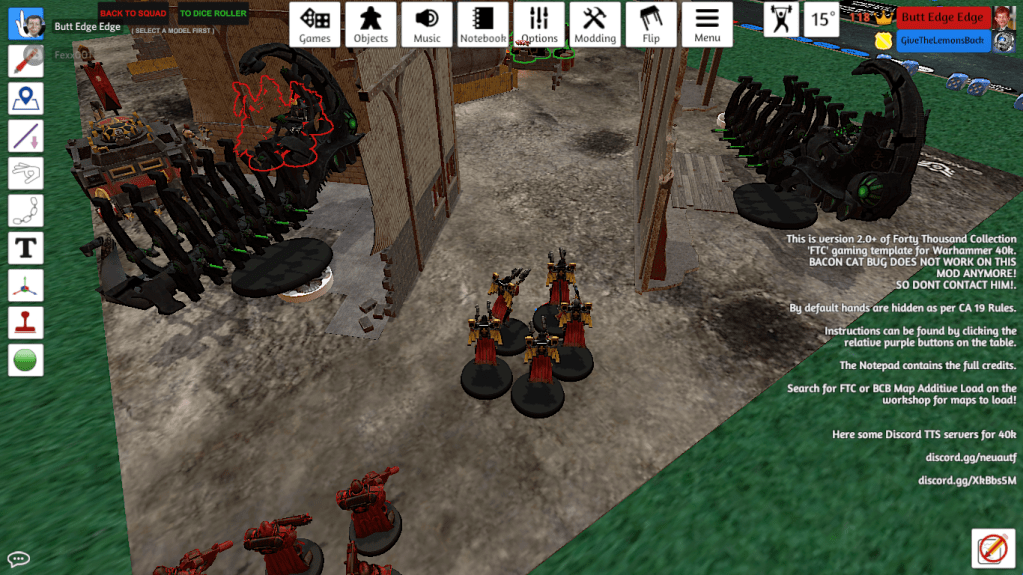Open the Games menu

pyautogui.click(x=315, y=24)
